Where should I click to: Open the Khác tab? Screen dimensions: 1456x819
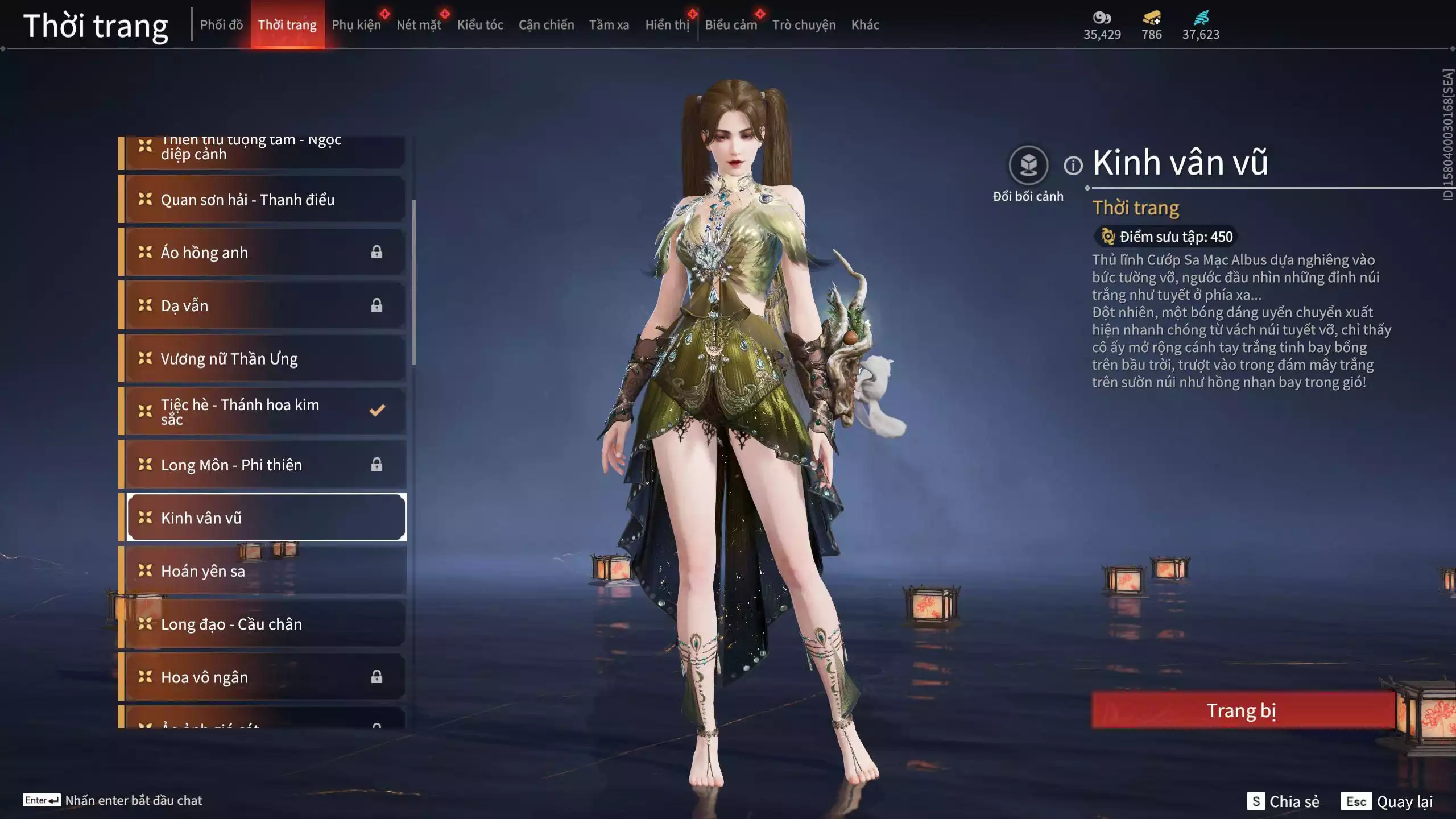(864, 25)
